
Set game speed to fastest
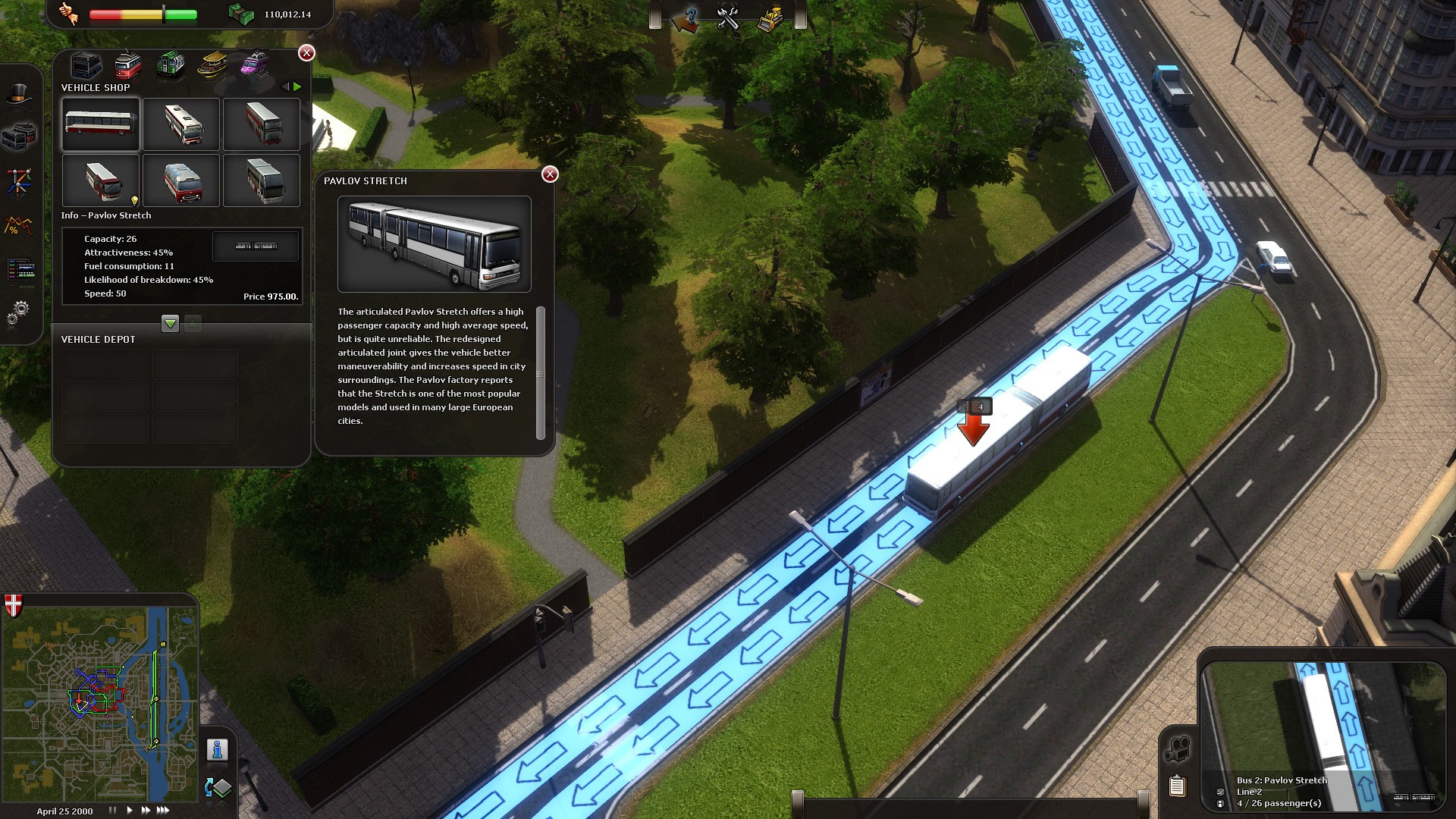coord(163,811)
